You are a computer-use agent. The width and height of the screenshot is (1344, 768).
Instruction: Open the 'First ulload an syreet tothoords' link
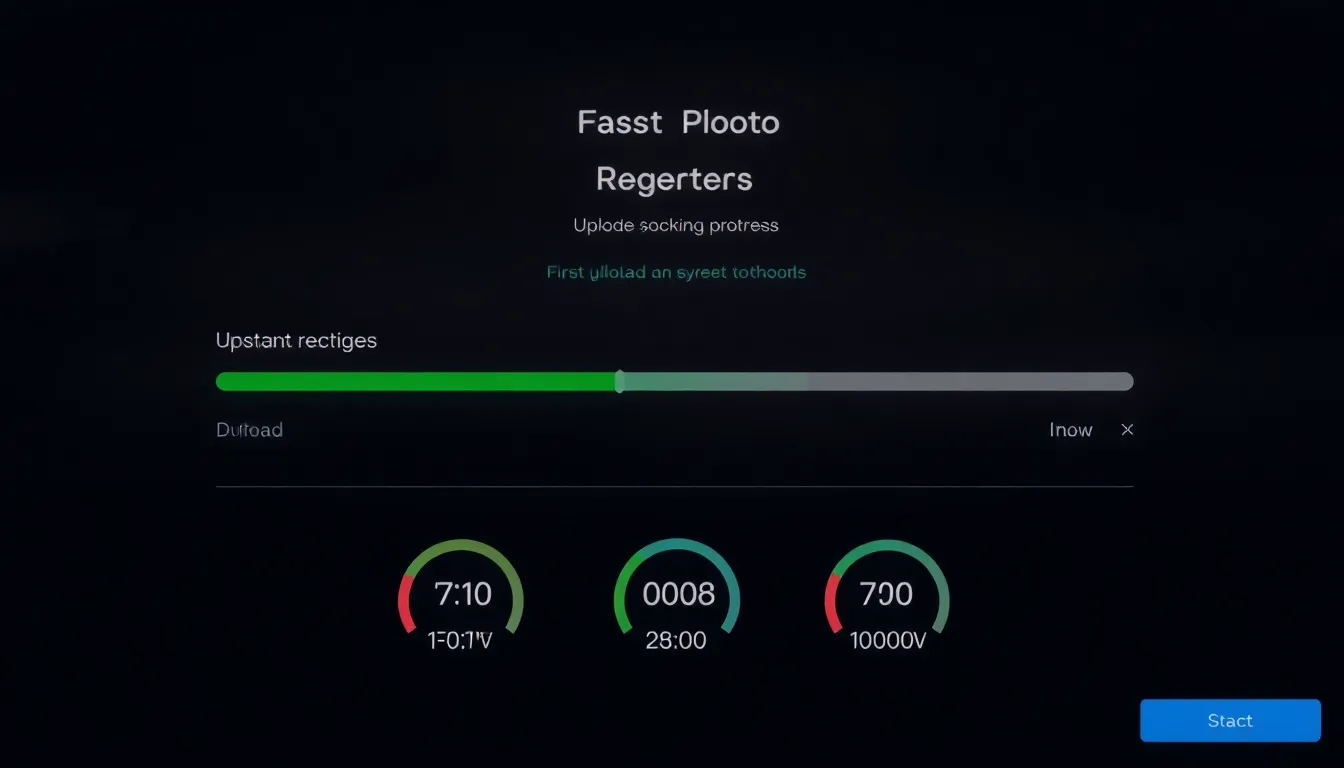click(676, 271)
